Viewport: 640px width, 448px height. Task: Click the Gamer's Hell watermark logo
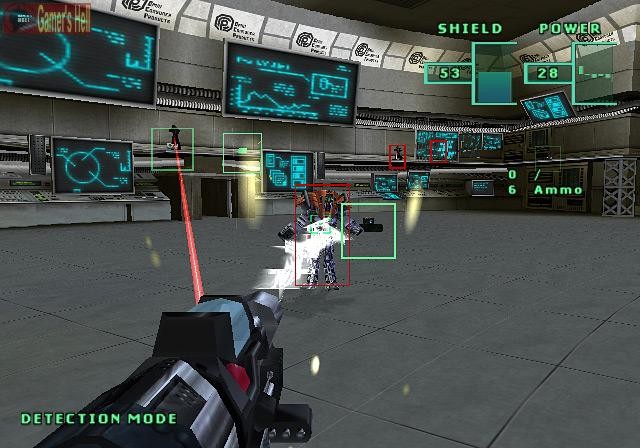pyautogui.click(x=46, y=20)
